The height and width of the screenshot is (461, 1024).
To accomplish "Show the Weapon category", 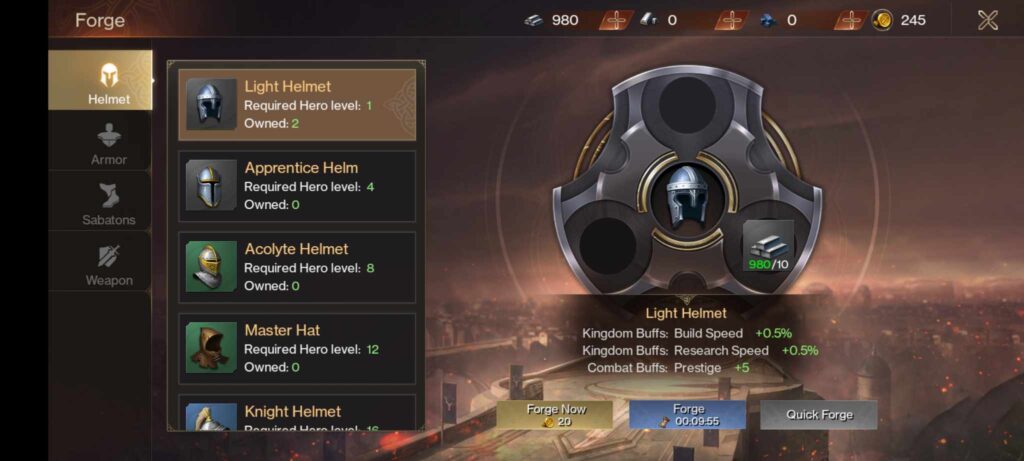I will pyautogui.click(x=108, y=265).
